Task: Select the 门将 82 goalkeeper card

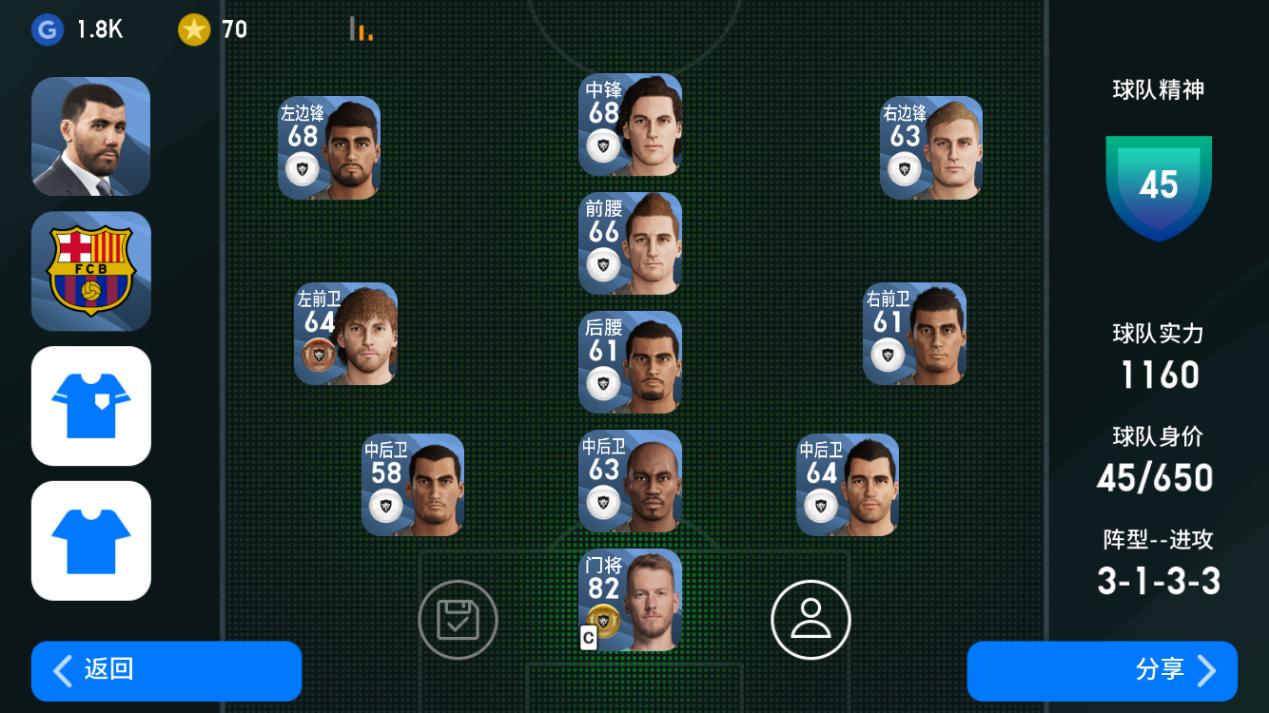Action: point(630,600)
